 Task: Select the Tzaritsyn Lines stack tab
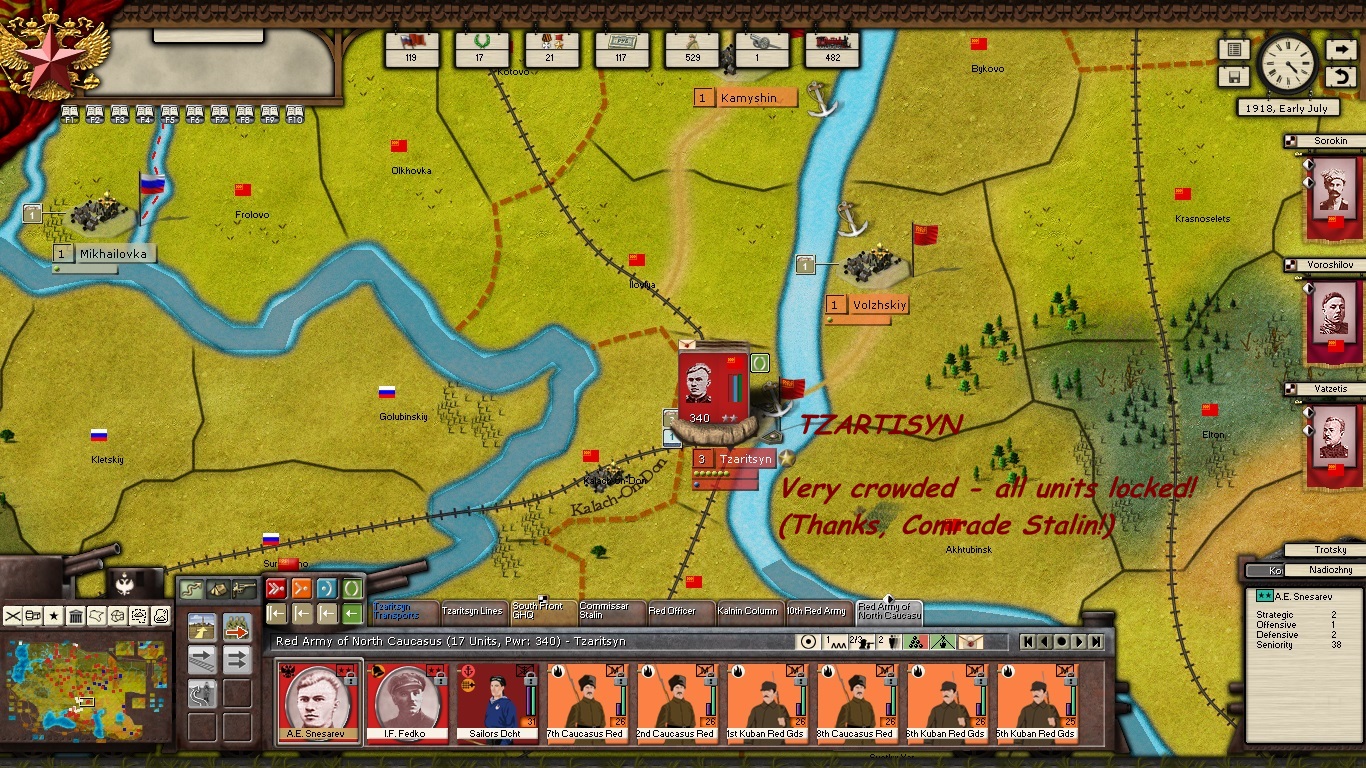[x=472, y=611]
